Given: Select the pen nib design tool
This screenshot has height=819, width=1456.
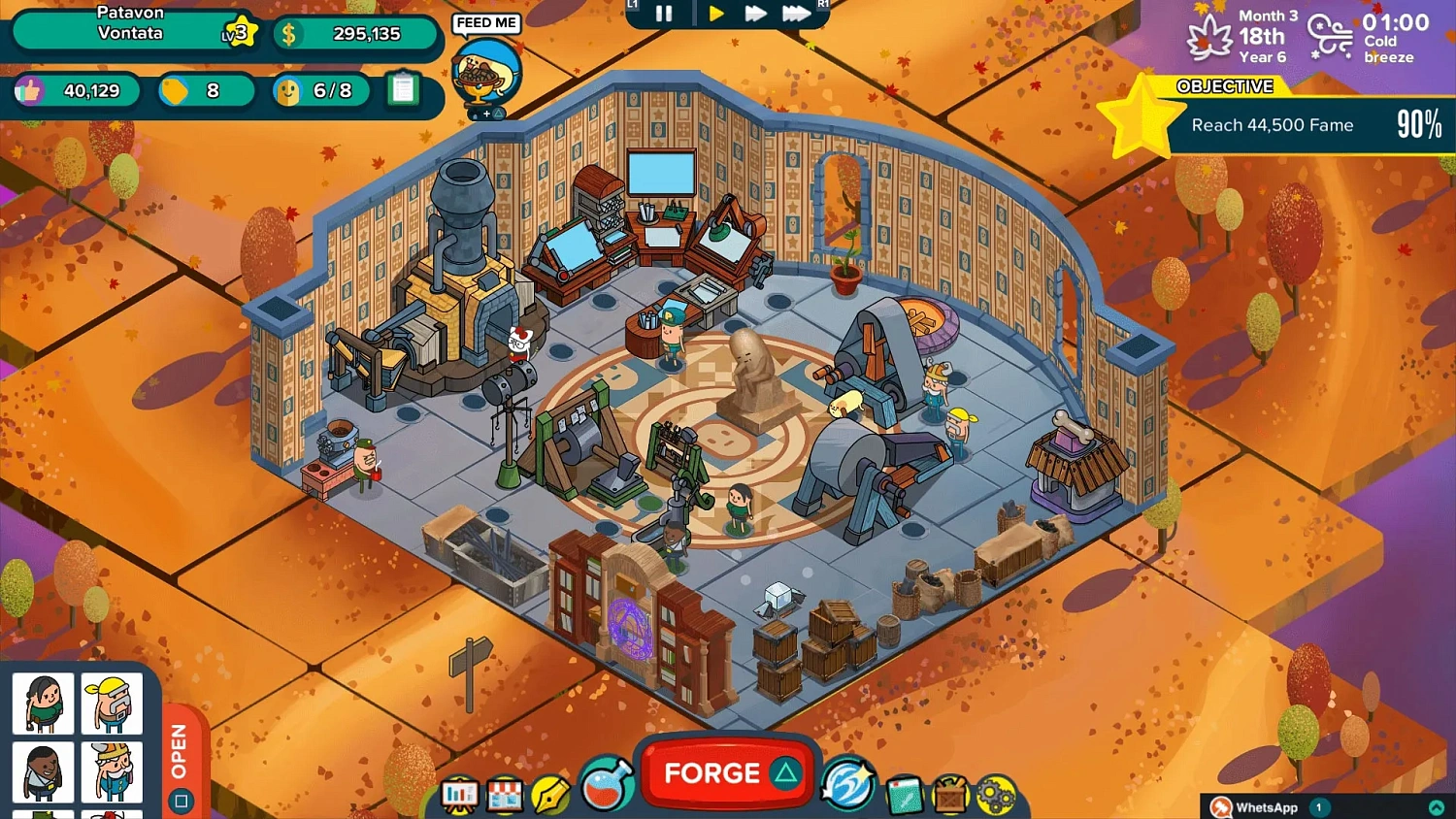Looking at the screenshot, I should click(551, 793).
